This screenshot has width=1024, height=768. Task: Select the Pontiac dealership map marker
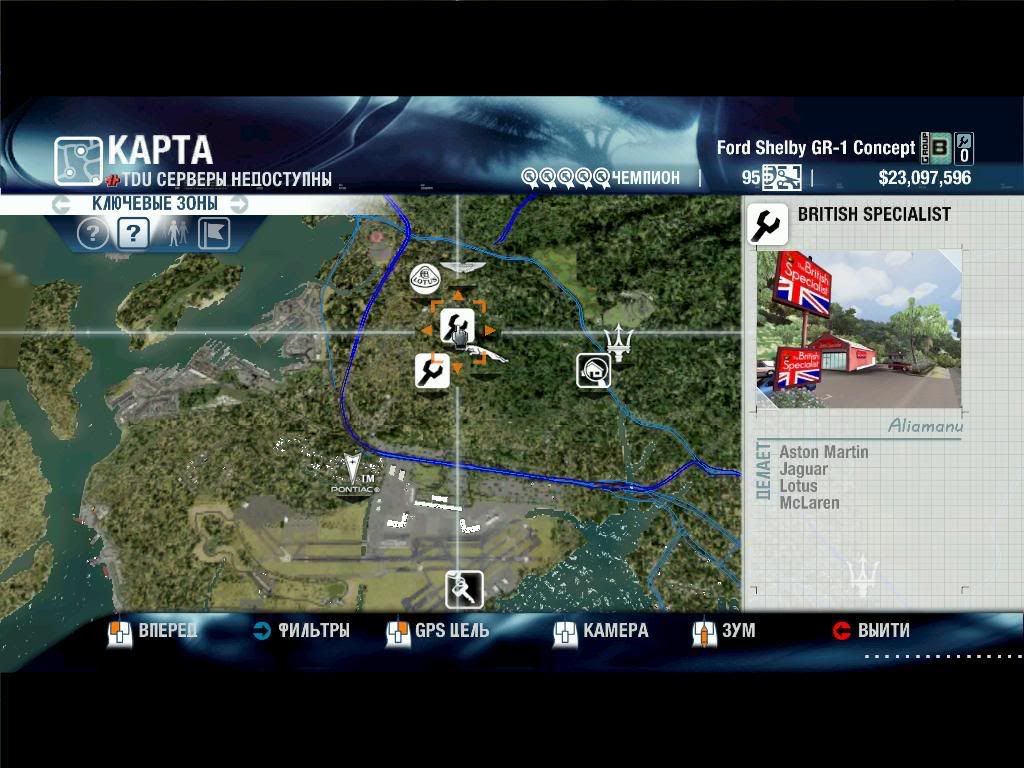[351, 474]
